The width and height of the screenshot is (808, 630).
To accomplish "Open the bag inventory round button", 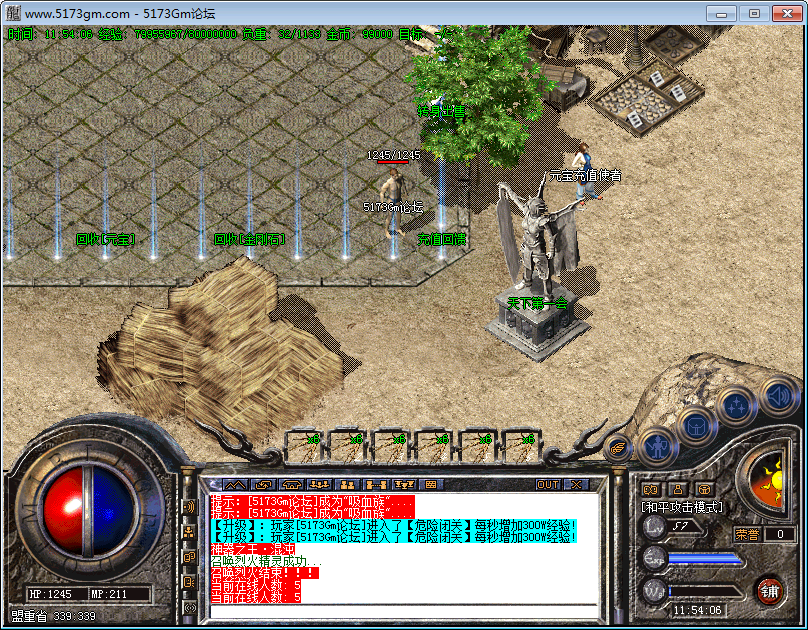I will [x=696, y=426].
